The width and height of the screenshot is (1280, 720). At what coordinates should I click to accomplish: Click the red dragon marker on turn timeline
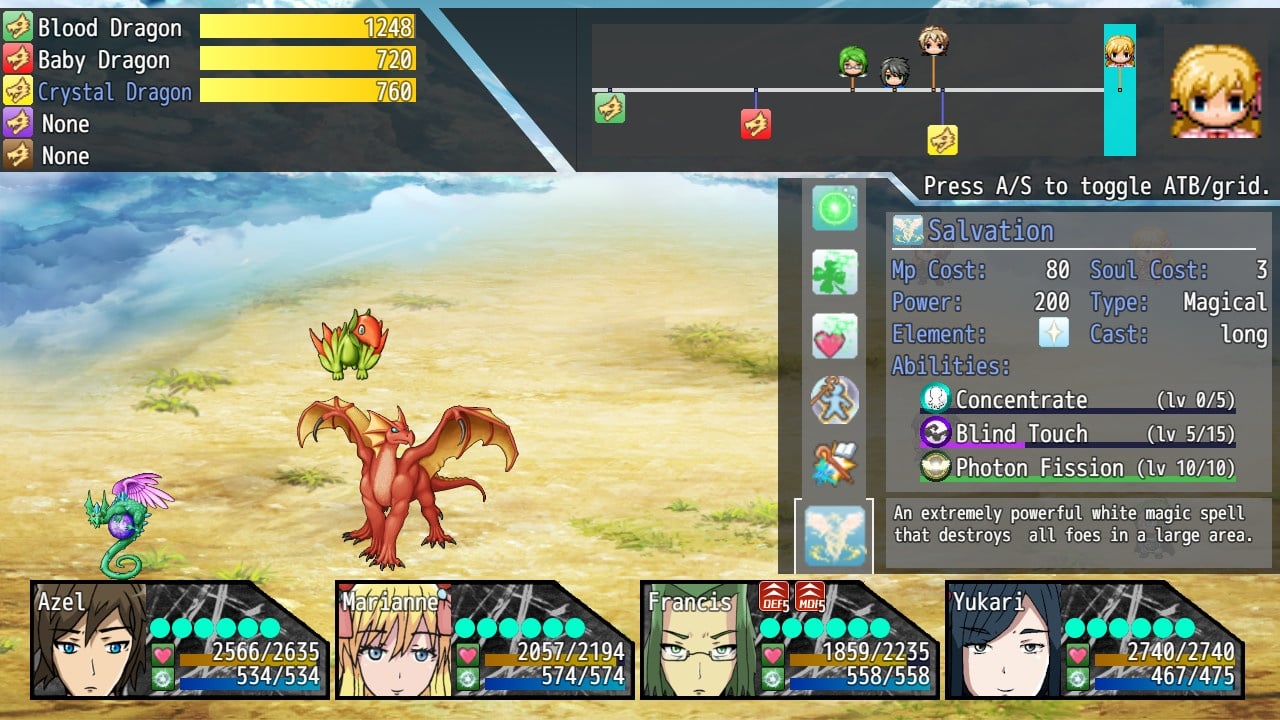pyautogui.click(x=755, y=124)
